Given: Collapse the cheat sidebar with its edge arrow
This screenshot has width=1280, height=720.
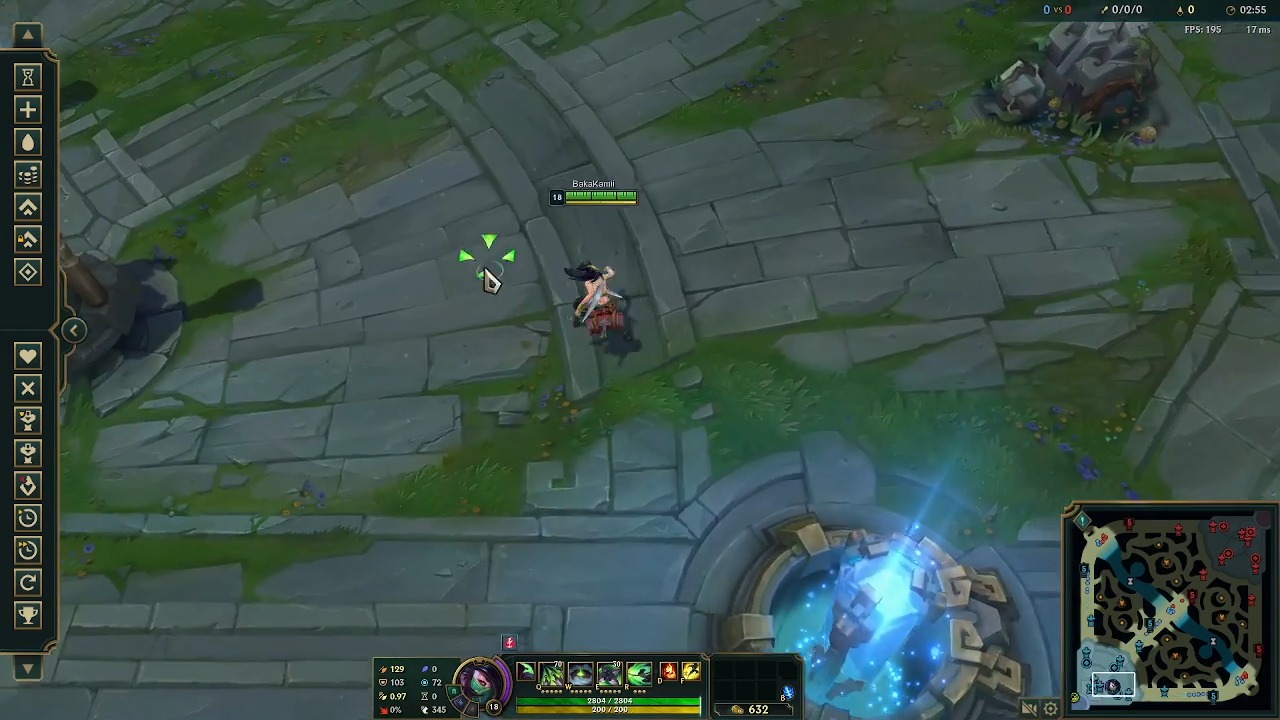Looking at the screenshot, I should tap(73, 330).
